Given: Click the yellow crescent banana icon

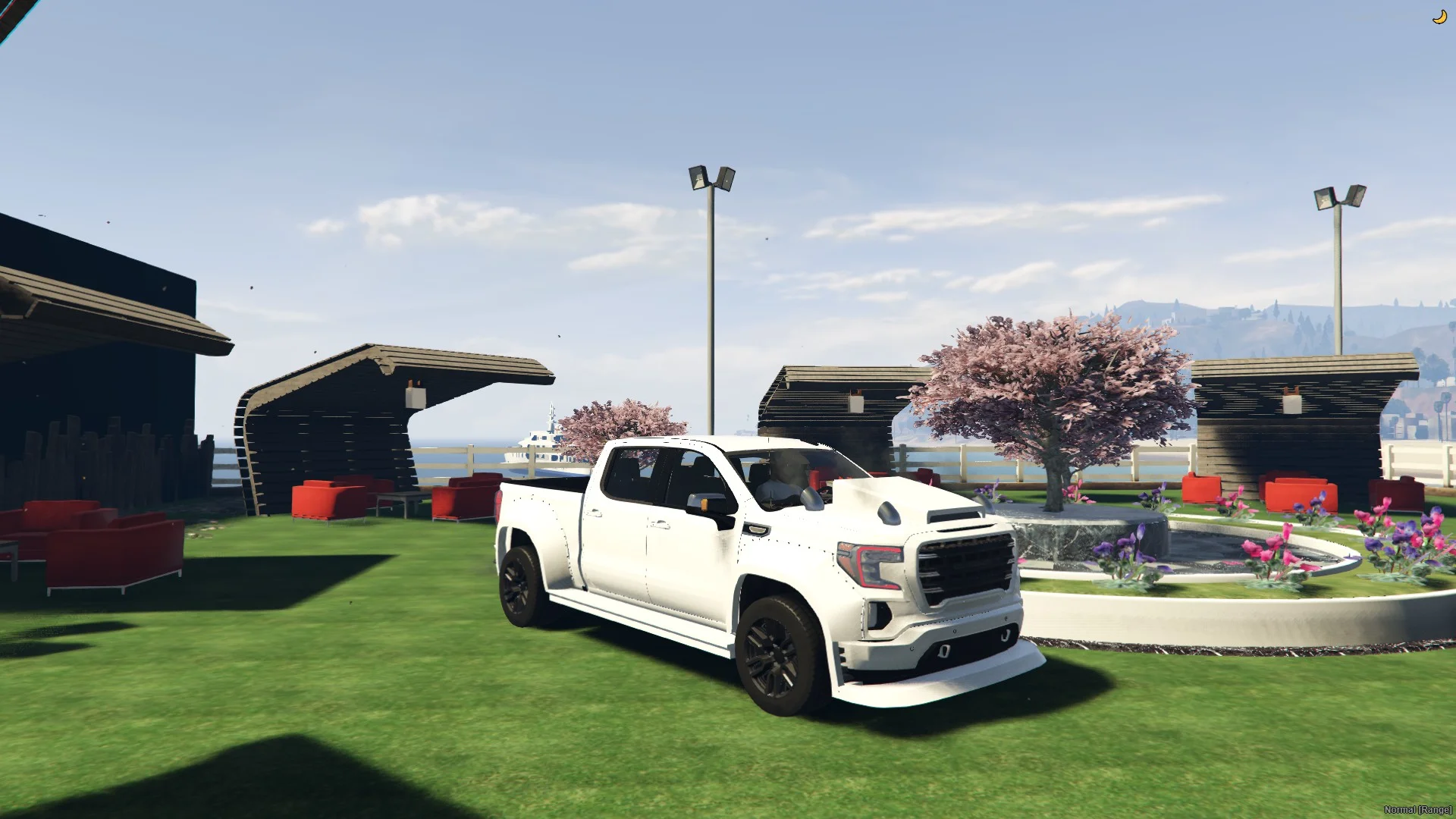Looking at the screenshot, I should point(1439,17).
